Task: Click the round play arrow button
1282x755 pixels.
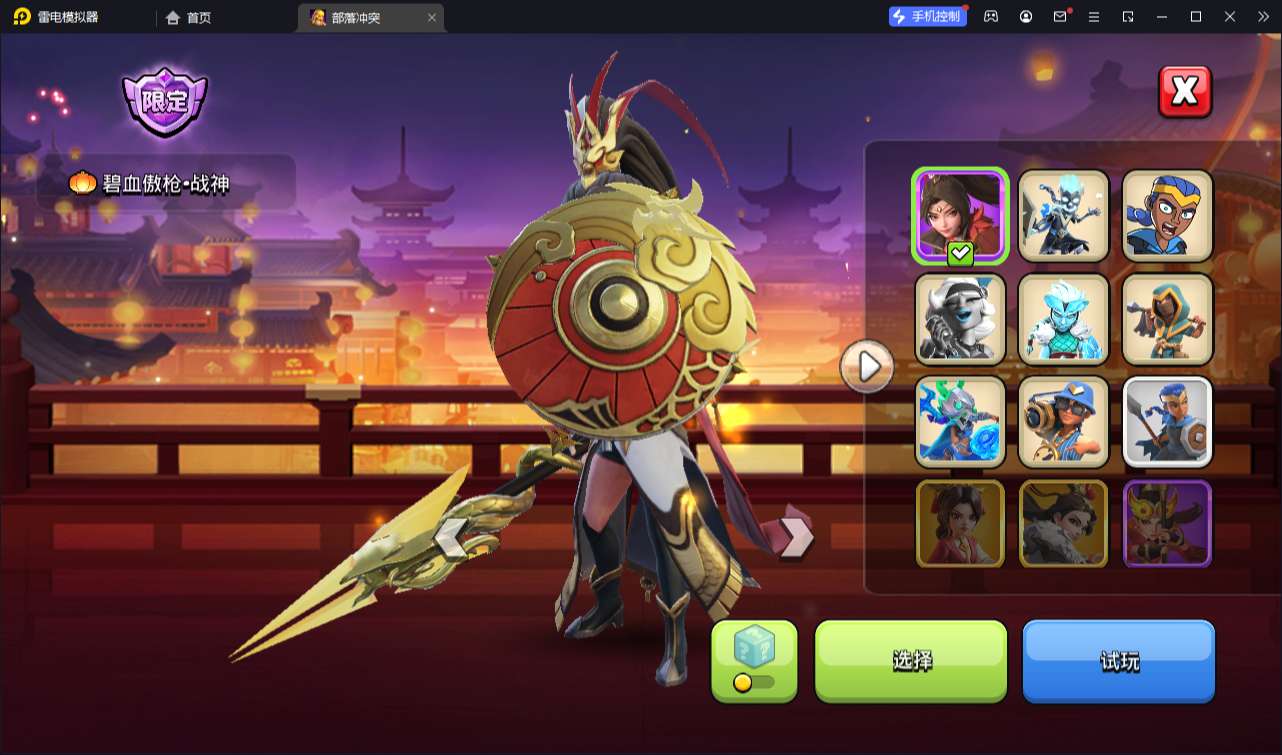Action: coord(867,367)
